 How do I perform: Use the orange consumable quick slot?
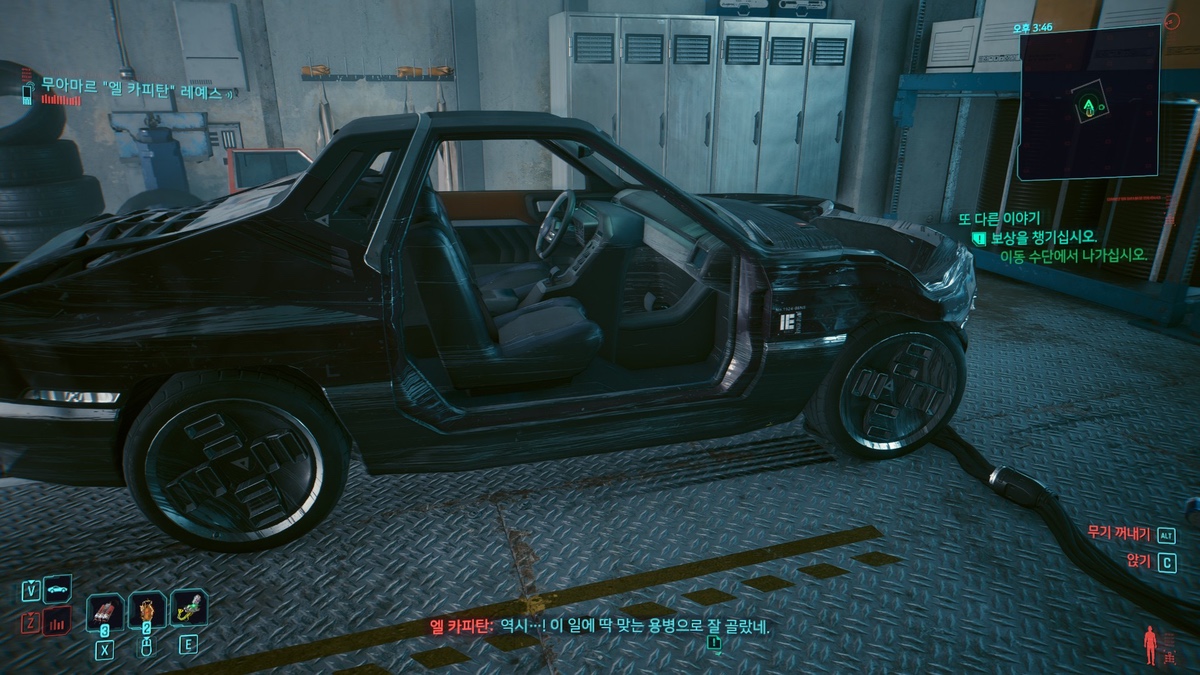147,609
